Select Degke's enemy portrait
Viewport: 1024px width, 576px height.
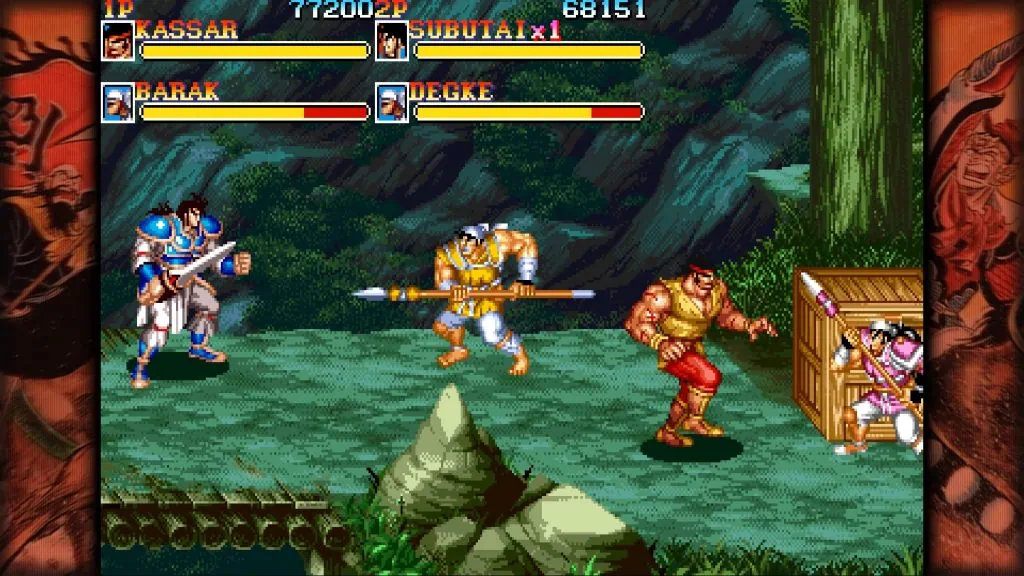pos(391,103)
